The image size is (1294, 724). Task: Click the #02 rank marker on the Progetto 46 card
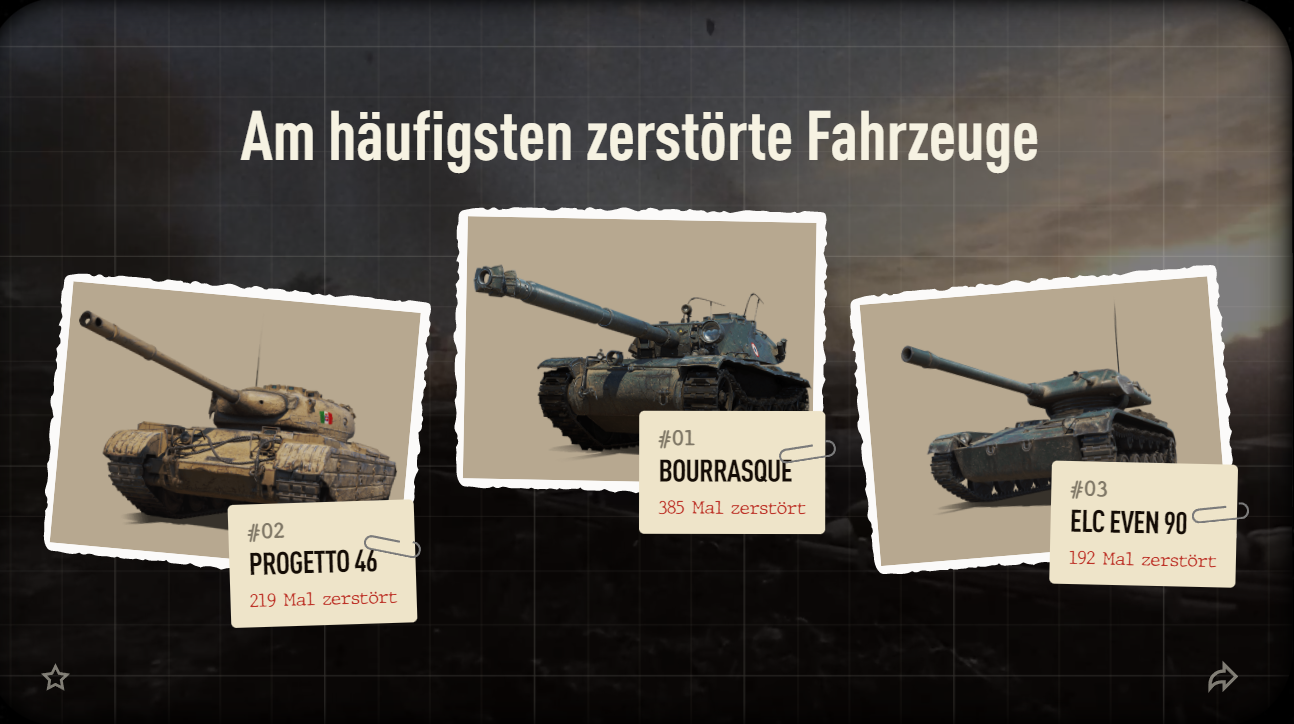click(x=265, y=531)
